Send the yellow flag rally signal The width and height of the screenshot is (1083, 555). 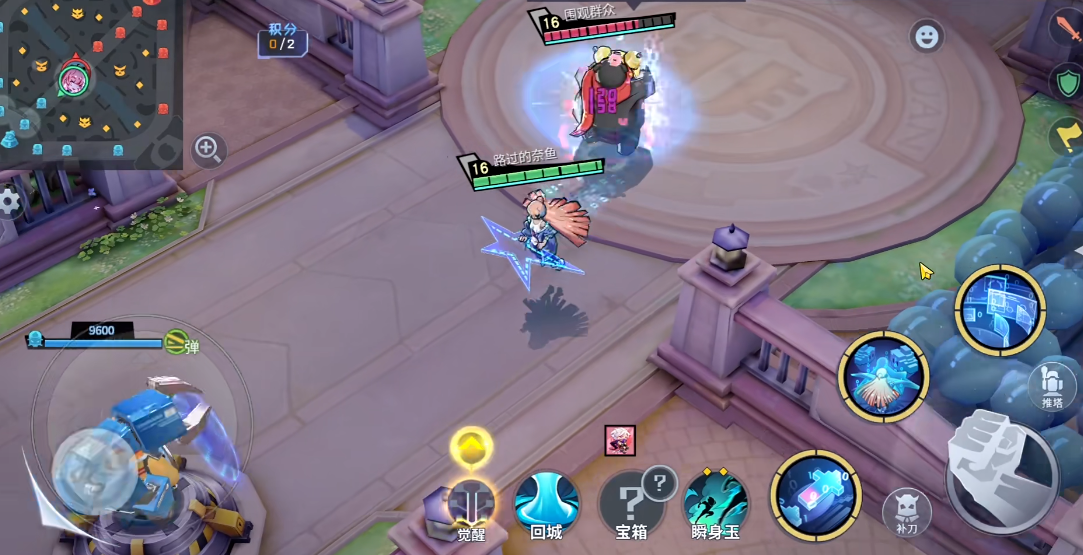click(x=1066, y=135)
